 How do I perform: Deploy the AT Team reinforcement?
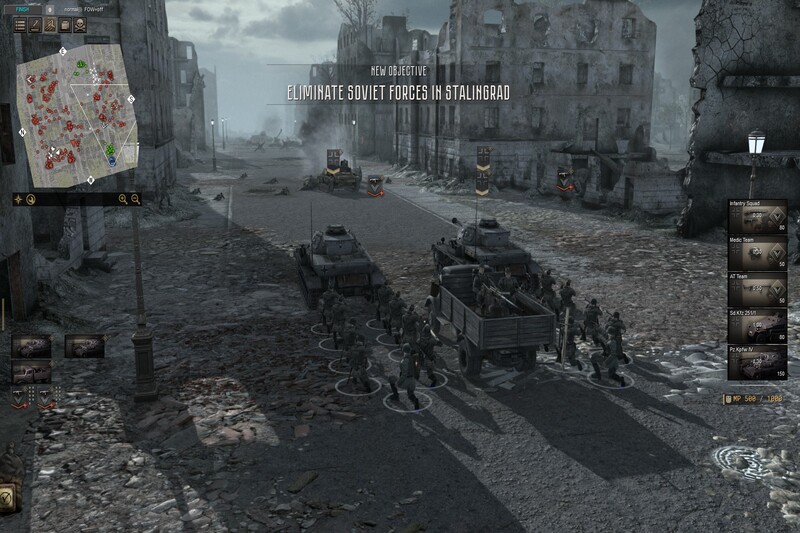coord(757,290)
